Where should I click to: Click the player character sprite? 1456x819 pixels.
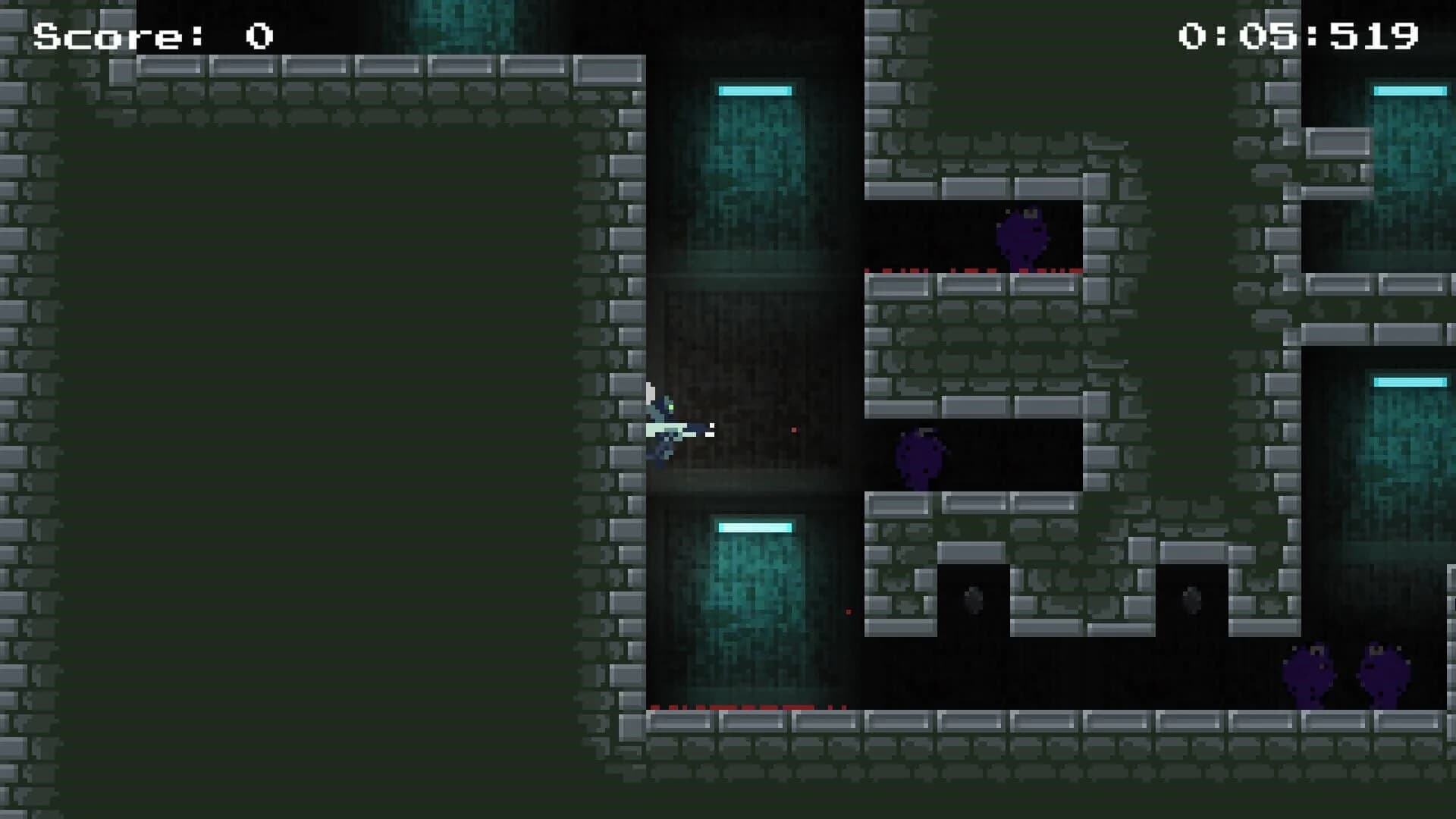coord(666,425)
